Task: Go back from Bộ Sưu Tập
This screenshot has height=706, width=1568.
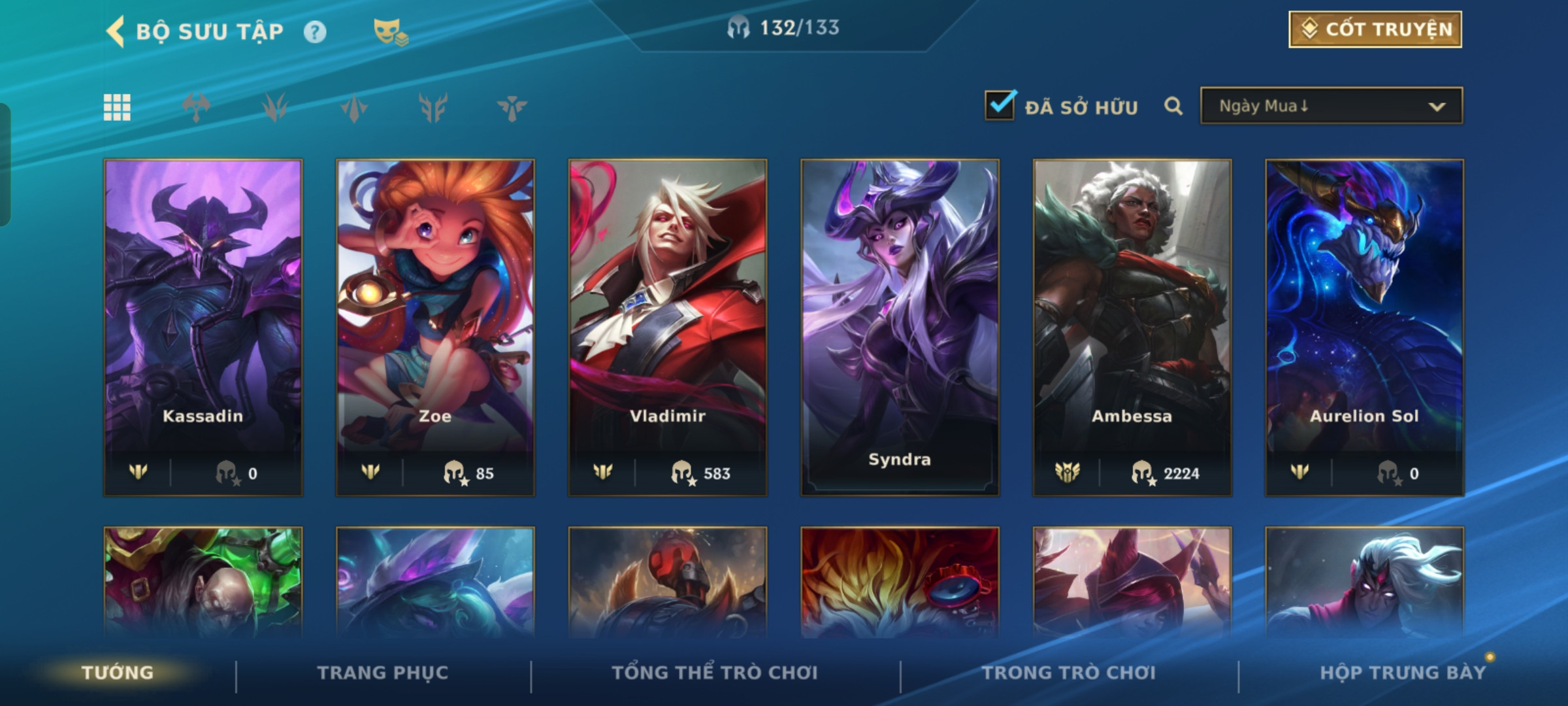Action: point(116,31)
